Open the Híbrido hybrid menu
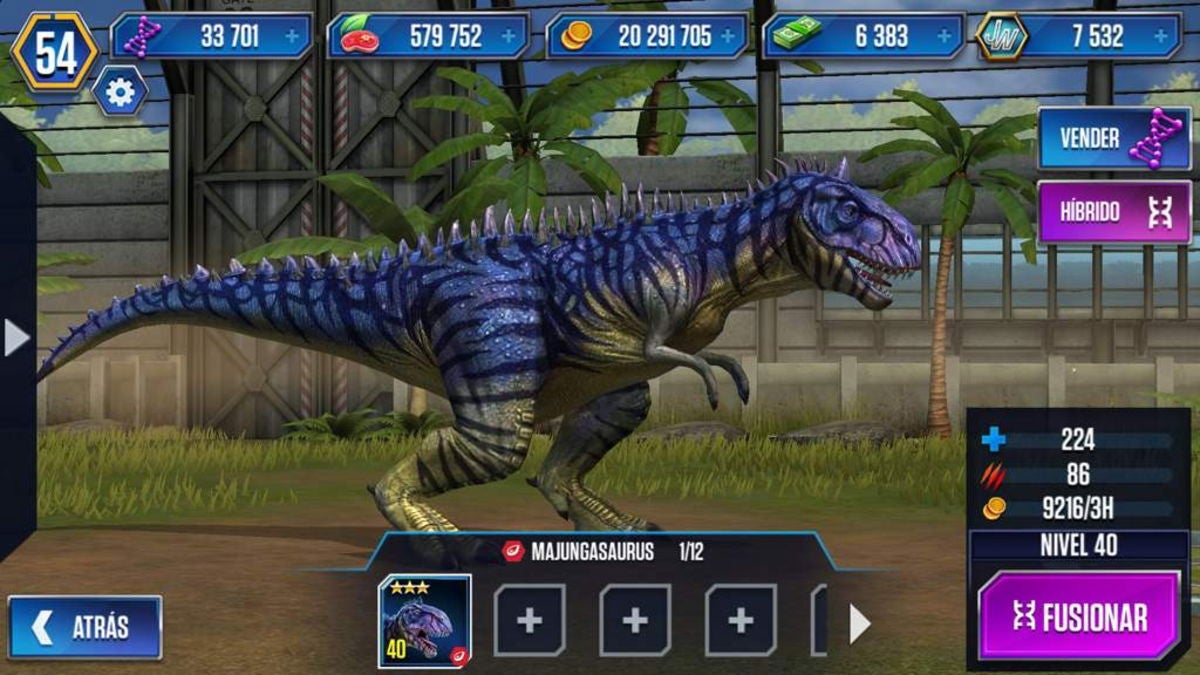 click(x=1114, y=212)
